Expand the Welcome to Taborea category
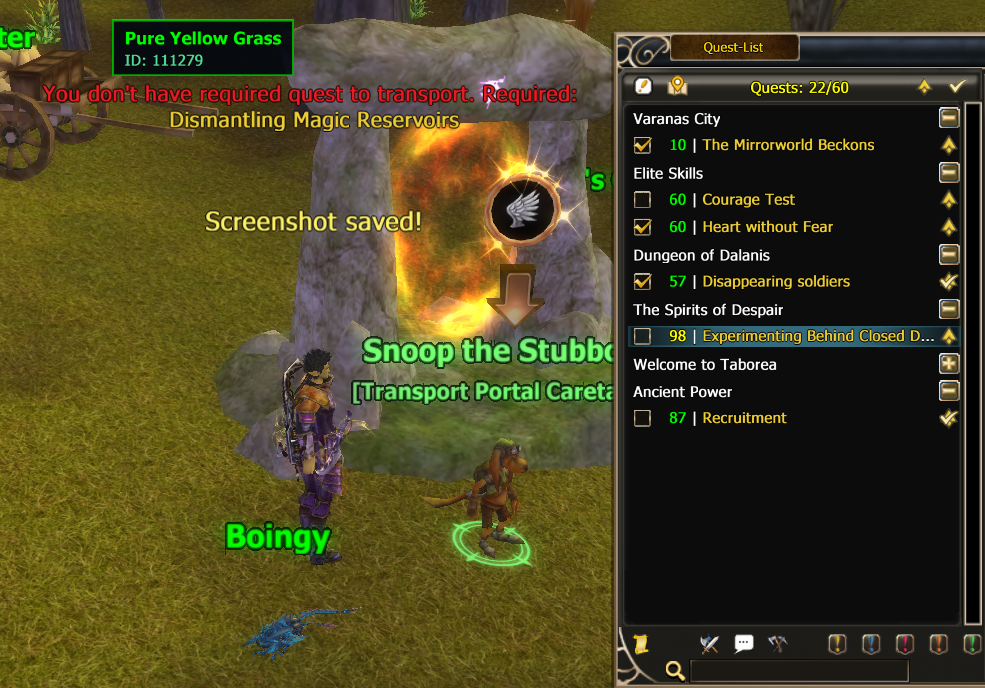 pyautogui.click(x=949, y=364)
